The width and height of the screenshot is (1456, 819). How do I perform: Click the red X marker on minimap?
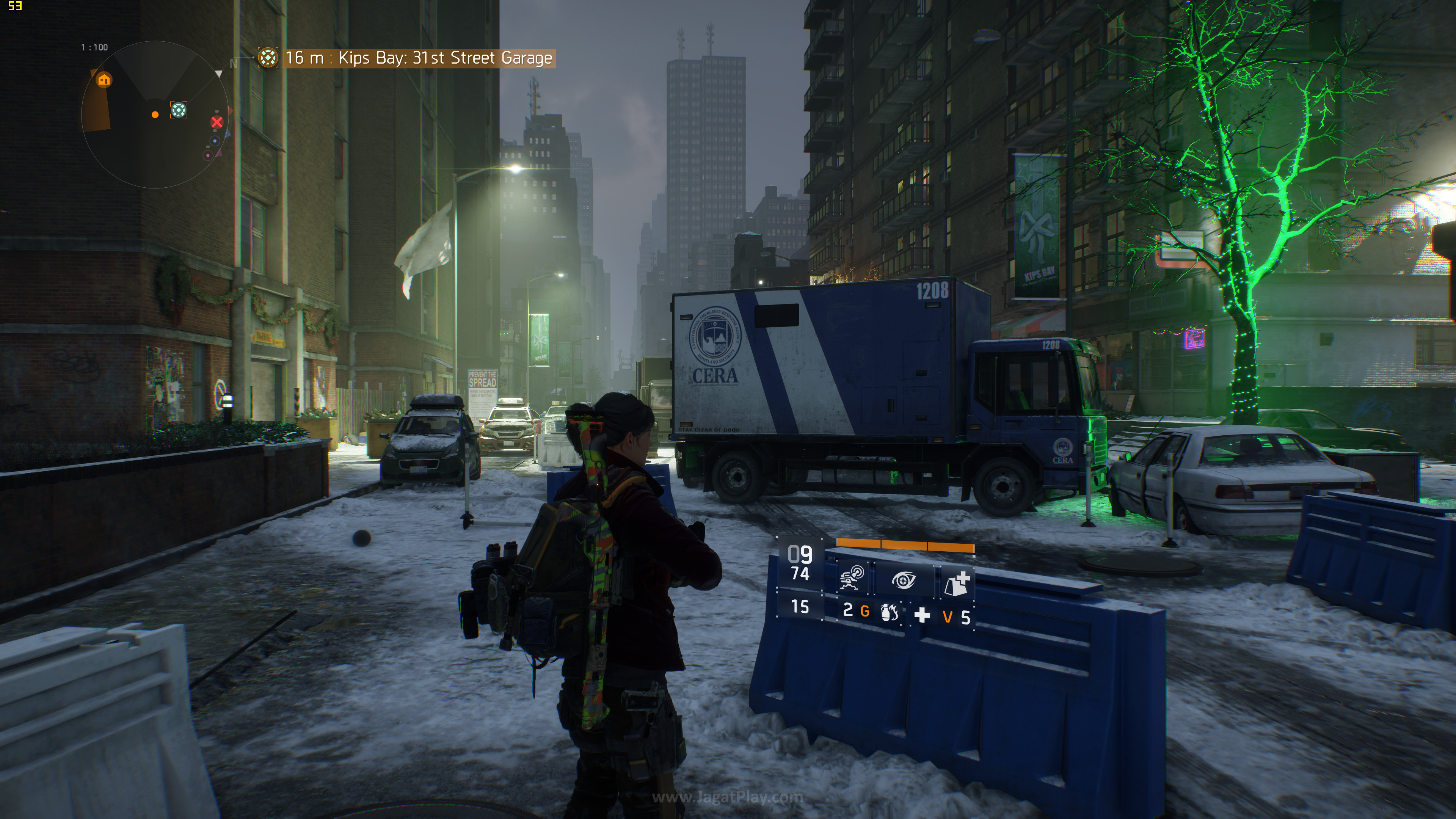click(x=217, y=122)
